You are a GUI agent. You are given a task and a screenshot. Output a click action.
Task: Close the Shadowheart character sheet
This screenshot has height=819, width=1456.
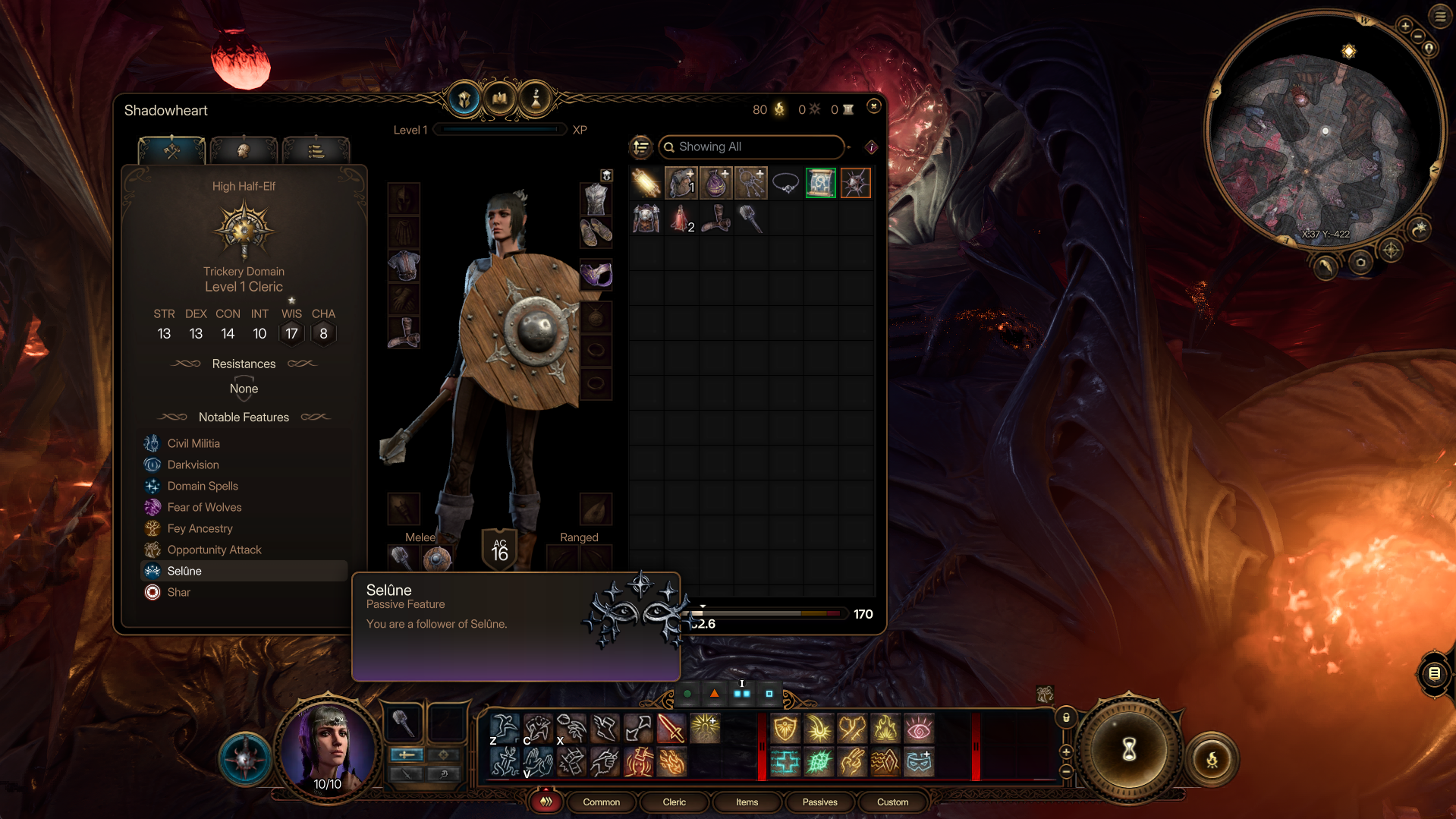coord(873,106)
